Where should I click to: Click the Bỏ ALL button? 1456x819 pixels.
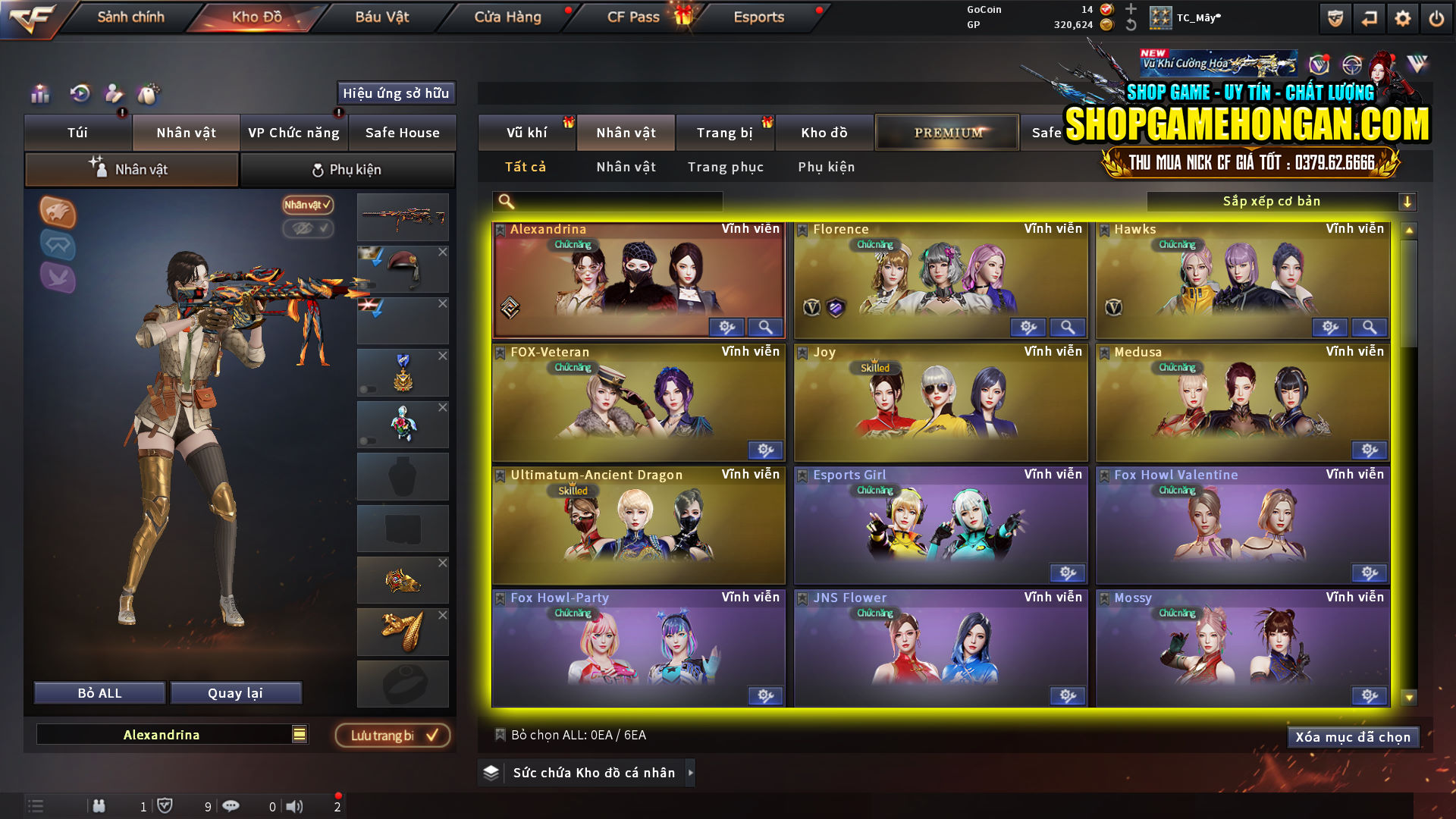[99, 692]
